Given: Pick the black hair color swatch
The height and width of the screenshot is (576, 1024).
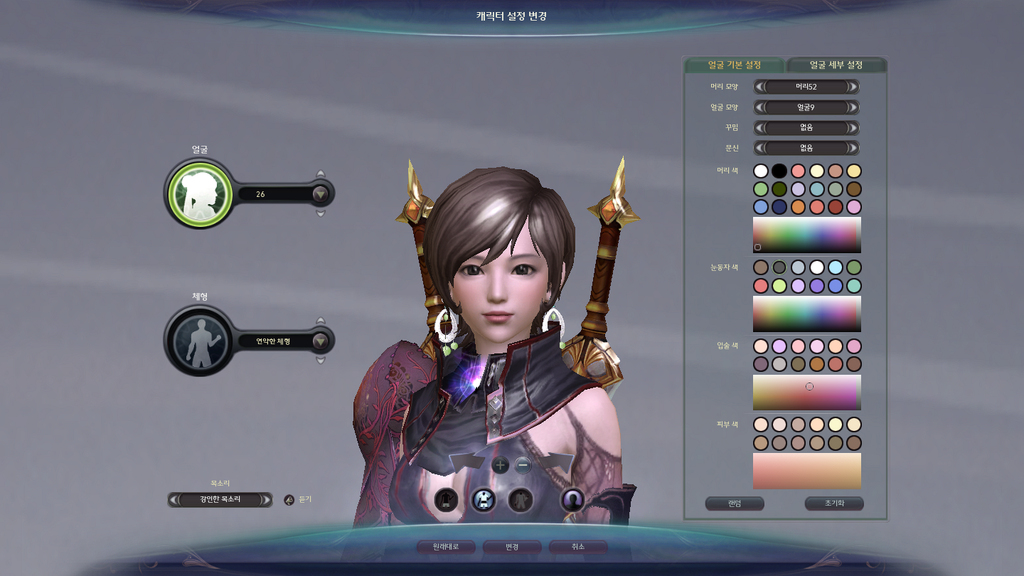Looking at the screenshot, I should (x=779, y=171).
